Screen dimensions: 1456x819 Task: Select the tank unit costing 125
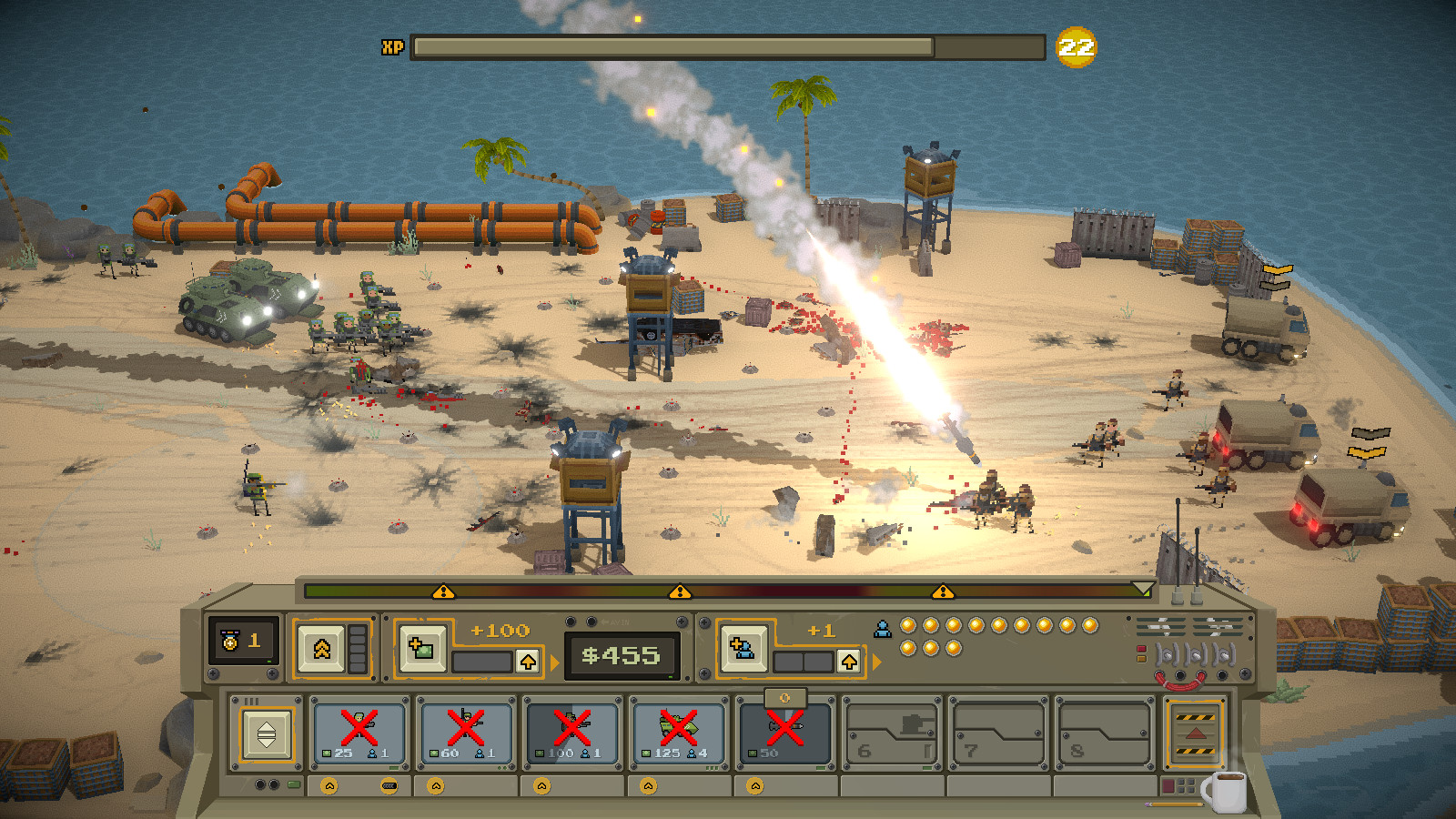(680, 733)
